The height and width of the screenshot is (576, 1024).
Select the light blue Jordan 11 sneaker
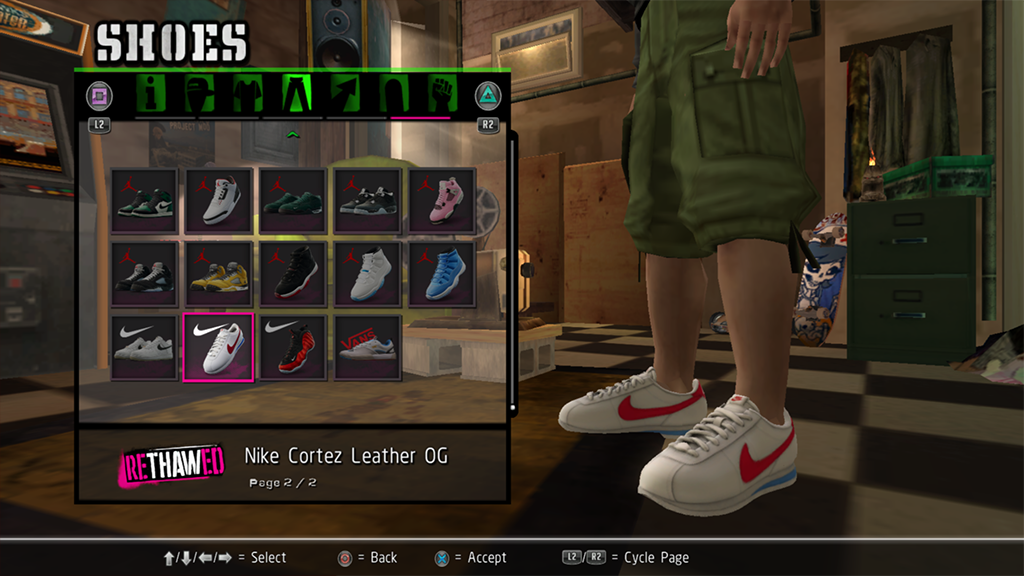(x=441, y=274)
